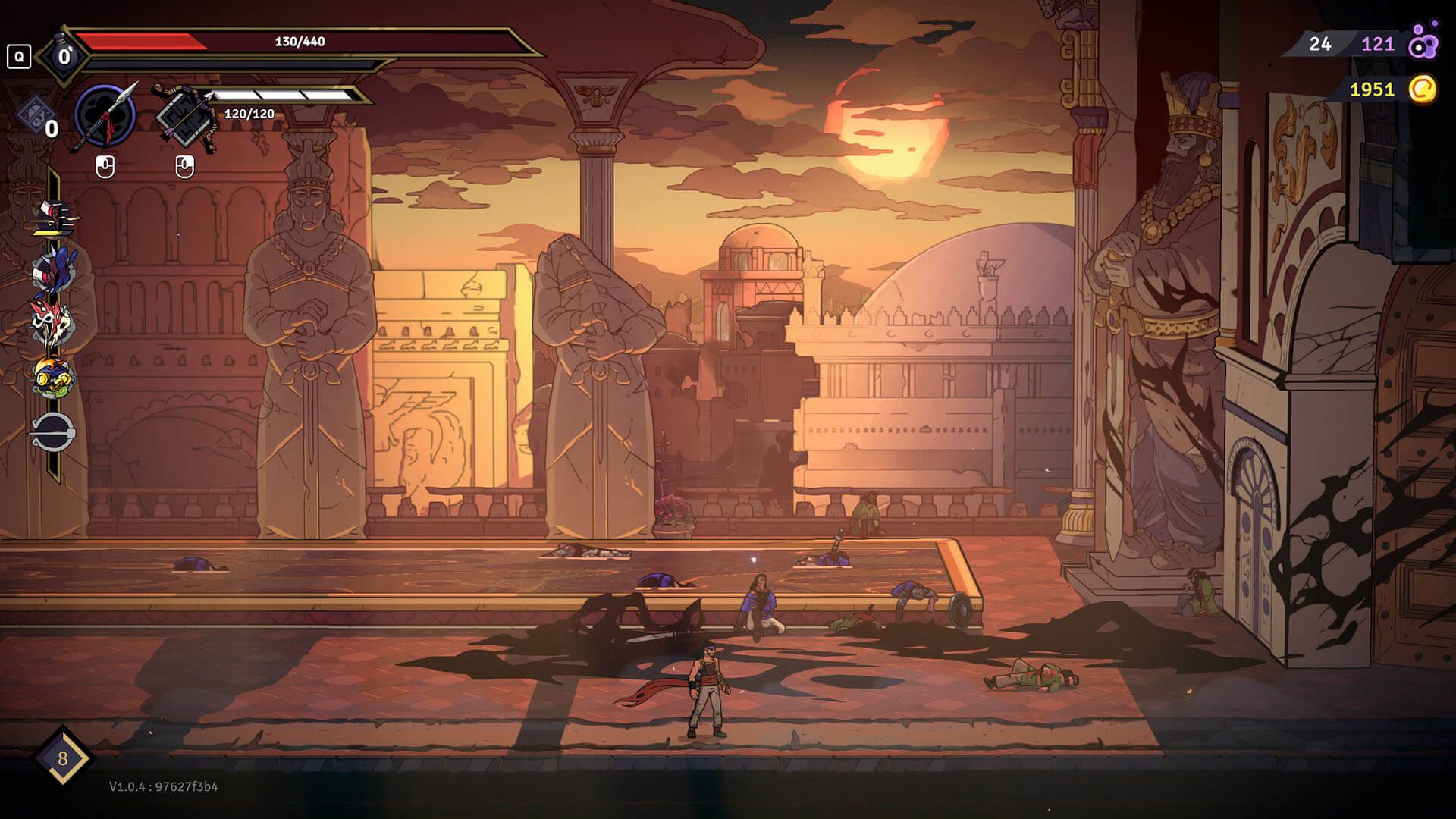
Task: Click the level 8 diamond badge
Action: click(x=62, y=757)
